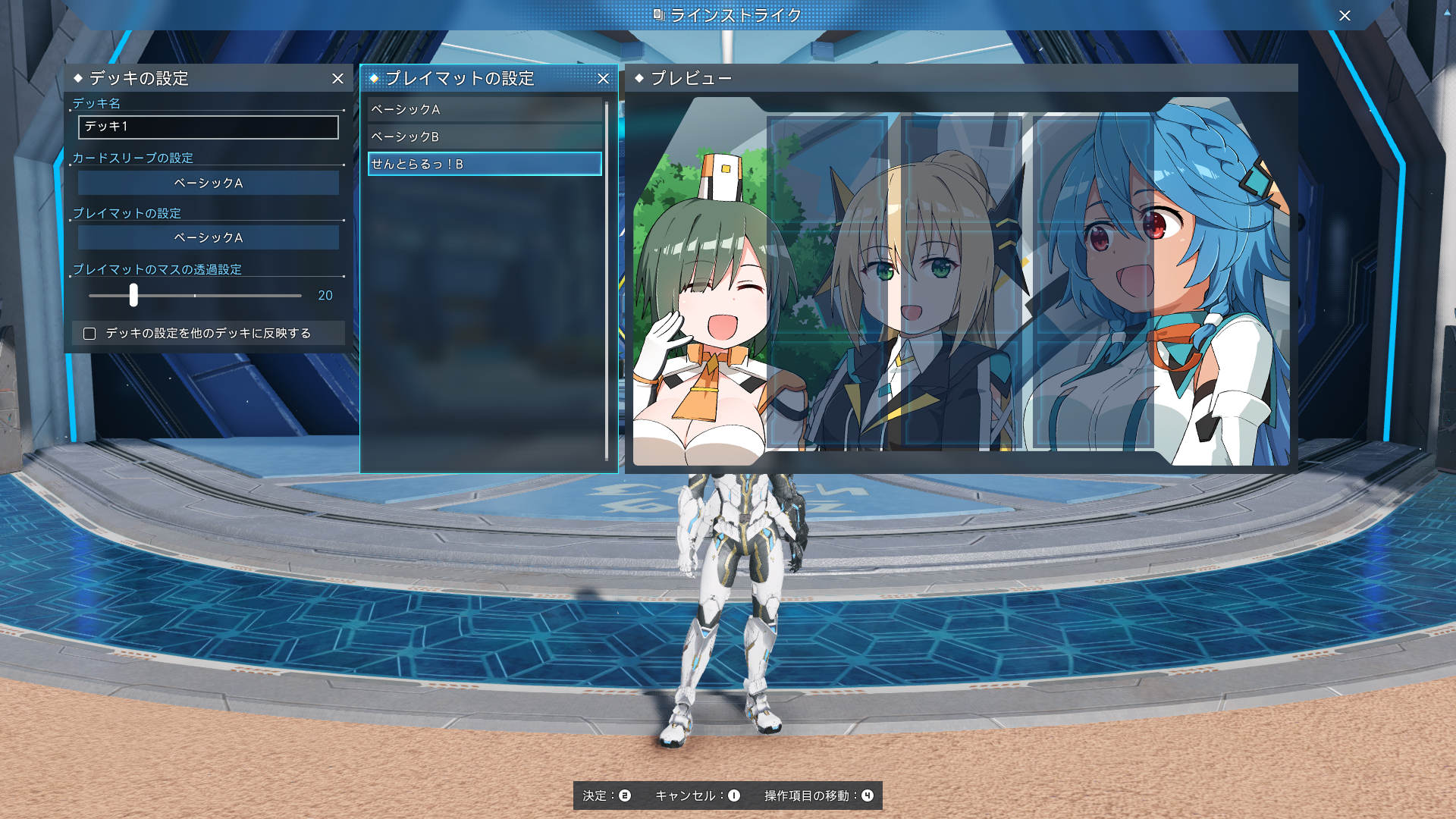
Task: Choose ベーシックB playmat from the list
Action: (x=484, y=137)
